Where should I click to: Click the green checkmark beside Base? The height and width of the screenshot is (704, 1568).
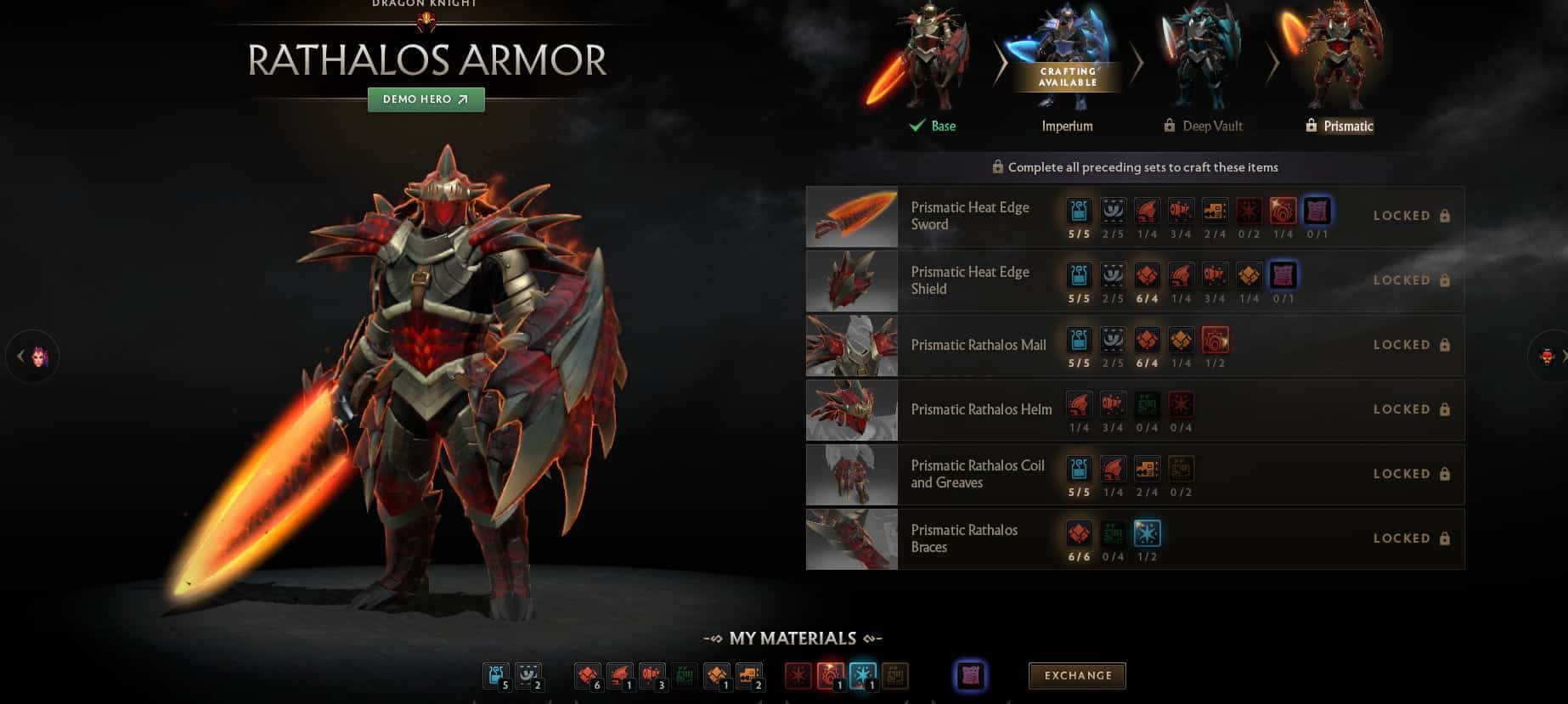917,125
